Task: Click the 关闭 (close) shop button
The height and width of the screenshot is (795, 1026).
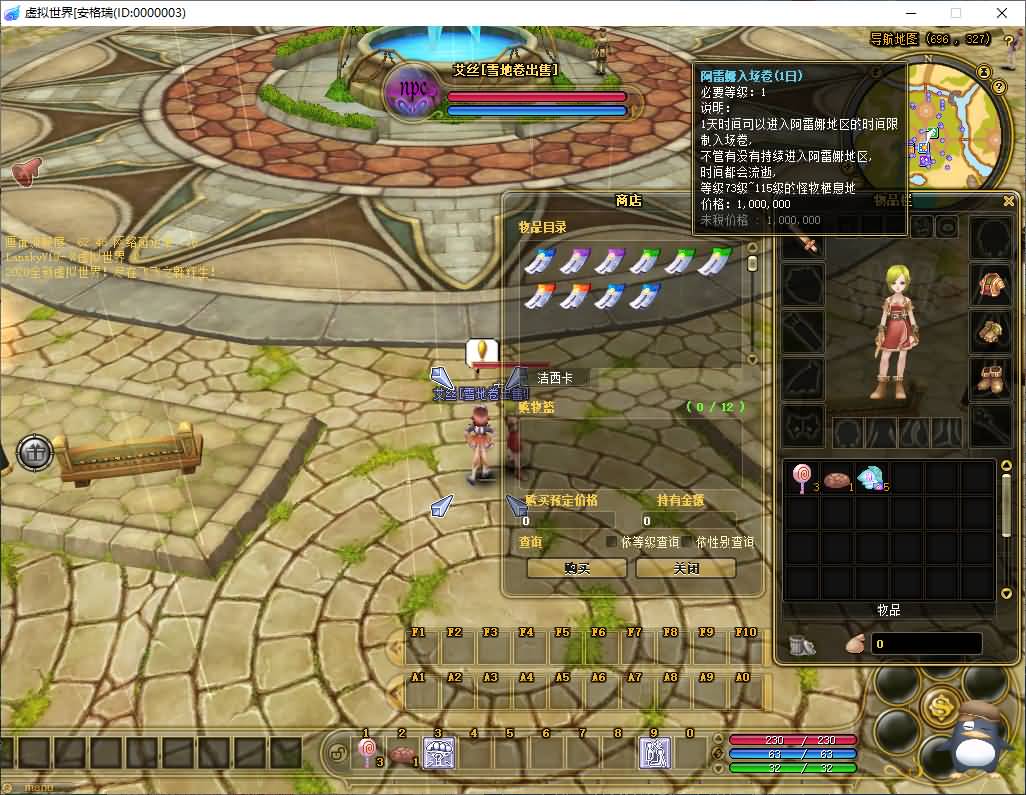Action: [x=685, y=568]
